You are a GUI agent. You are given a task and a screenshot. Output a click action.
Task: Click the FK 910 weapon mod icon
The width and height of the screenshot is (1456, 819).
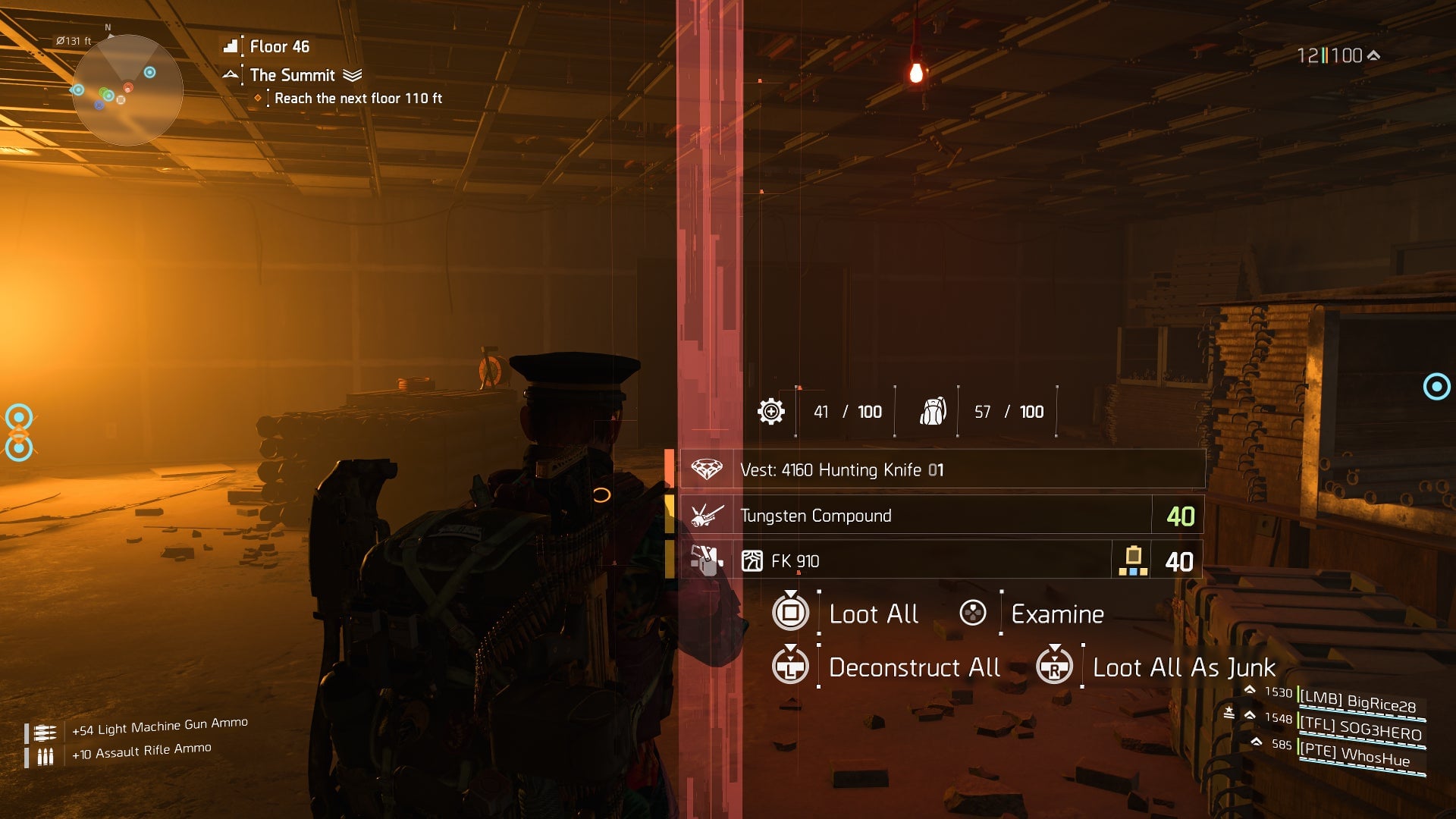pos(753,561)
